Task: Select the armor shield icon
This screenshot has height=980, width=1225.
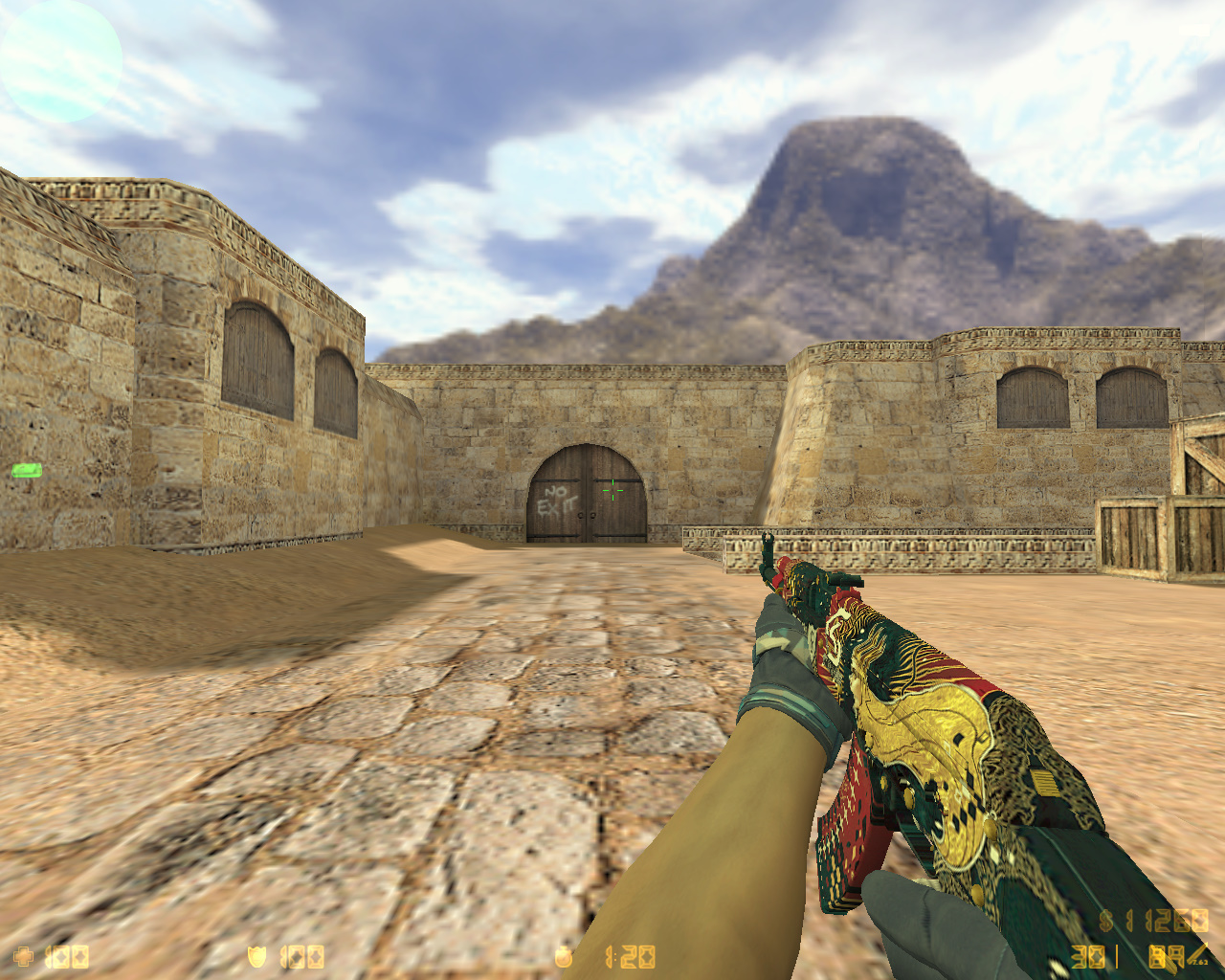Action: (x=256, y=955)
